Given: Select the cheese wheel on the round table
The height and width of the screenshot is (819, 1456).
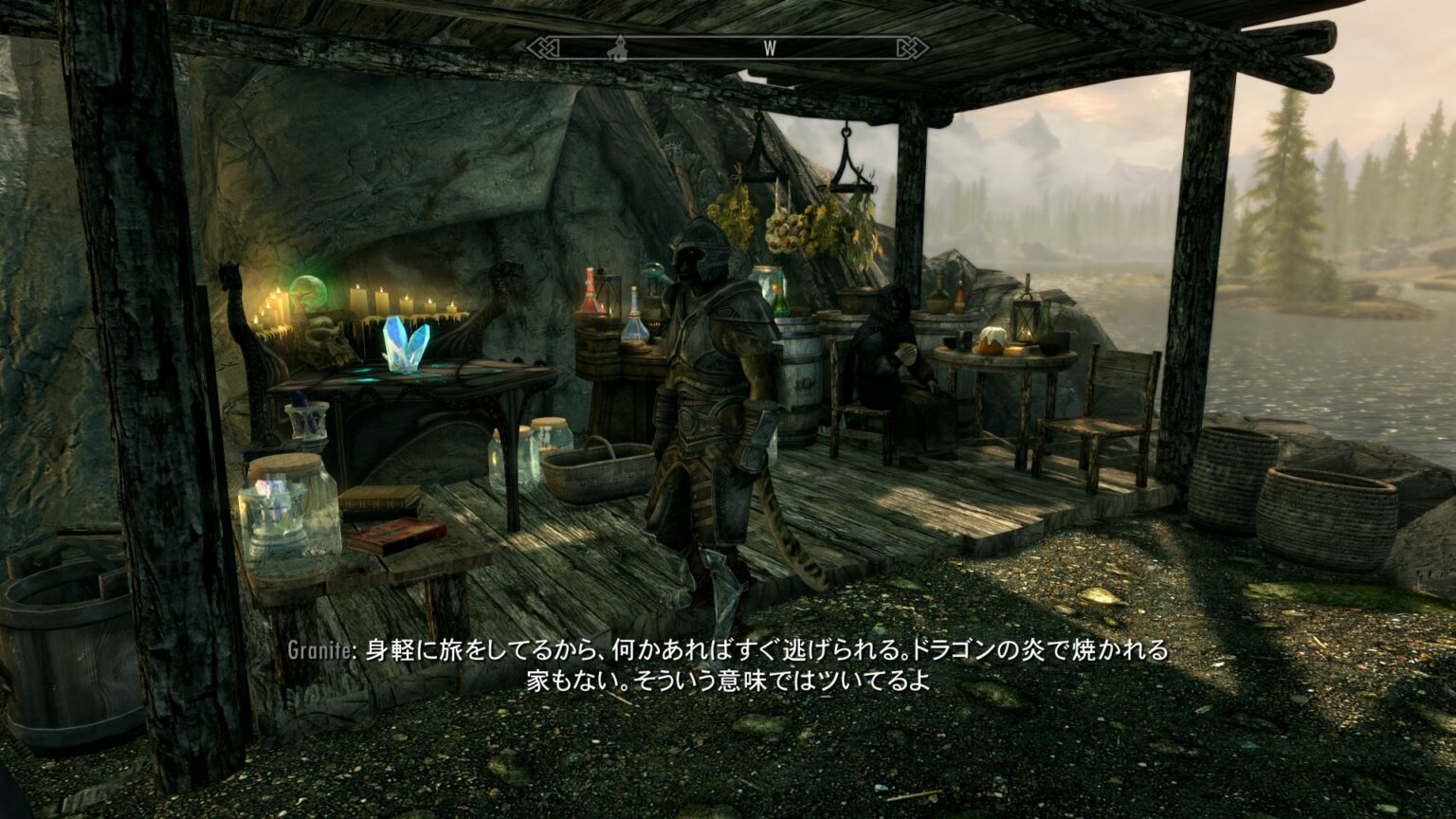Looking at the screenshot, I should tap(992, 341).
